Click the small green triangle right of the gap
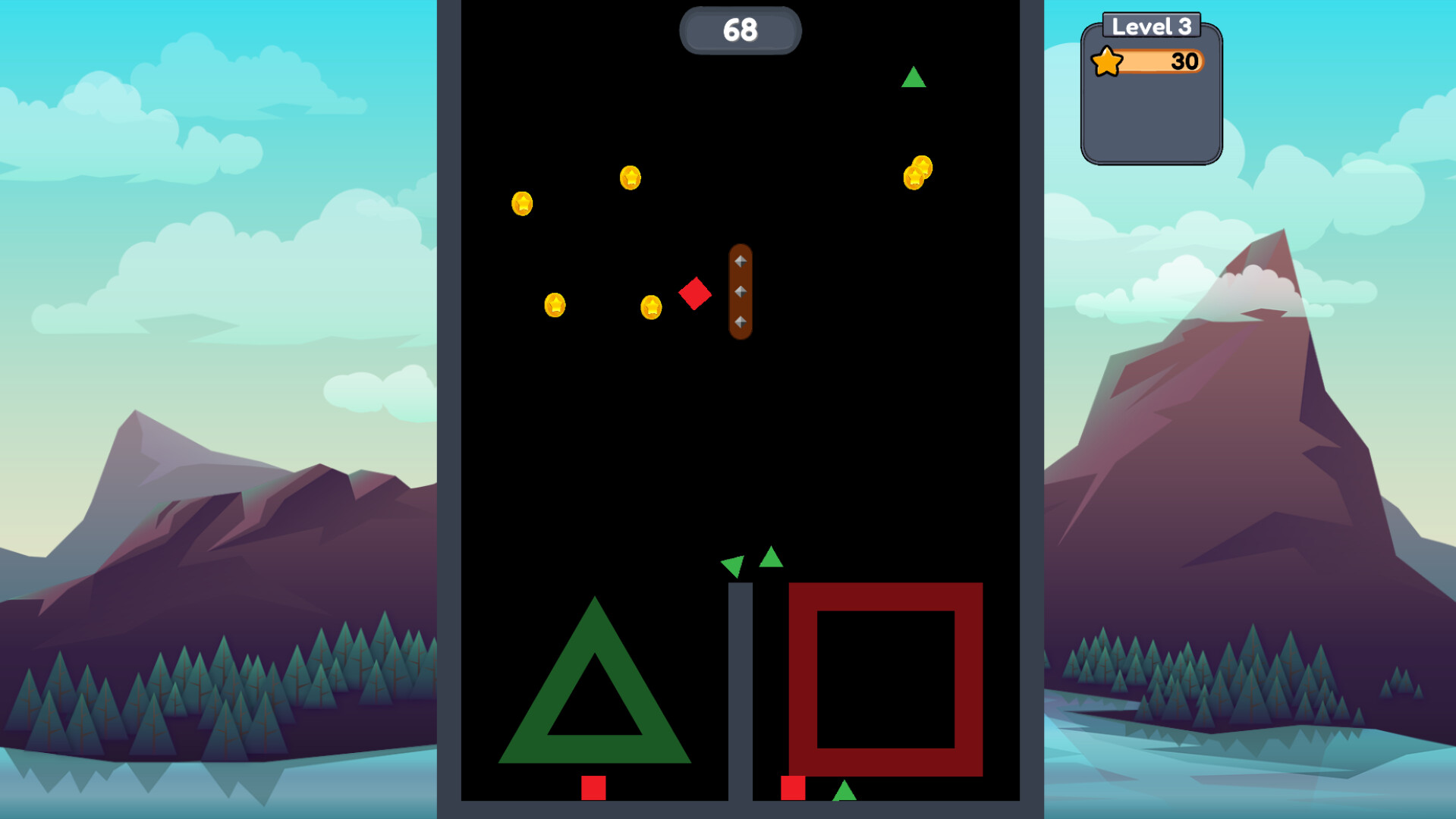Image resolution: width=1456 pixels, height=819 pixels. tap(770, 559)
